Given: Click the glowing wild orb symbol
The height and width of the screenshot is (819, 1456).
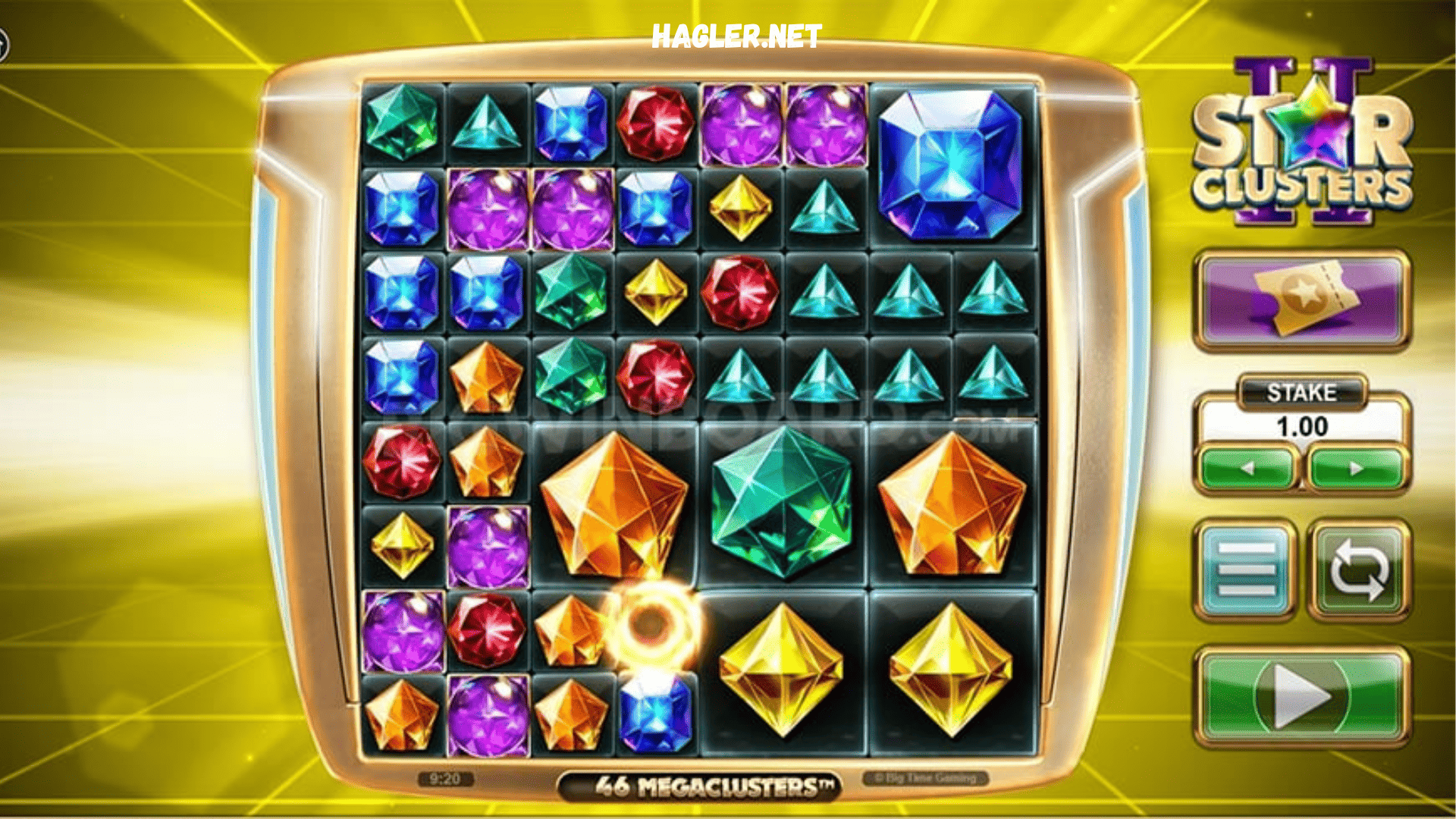Looking at the screenshot, I should 648,626.
